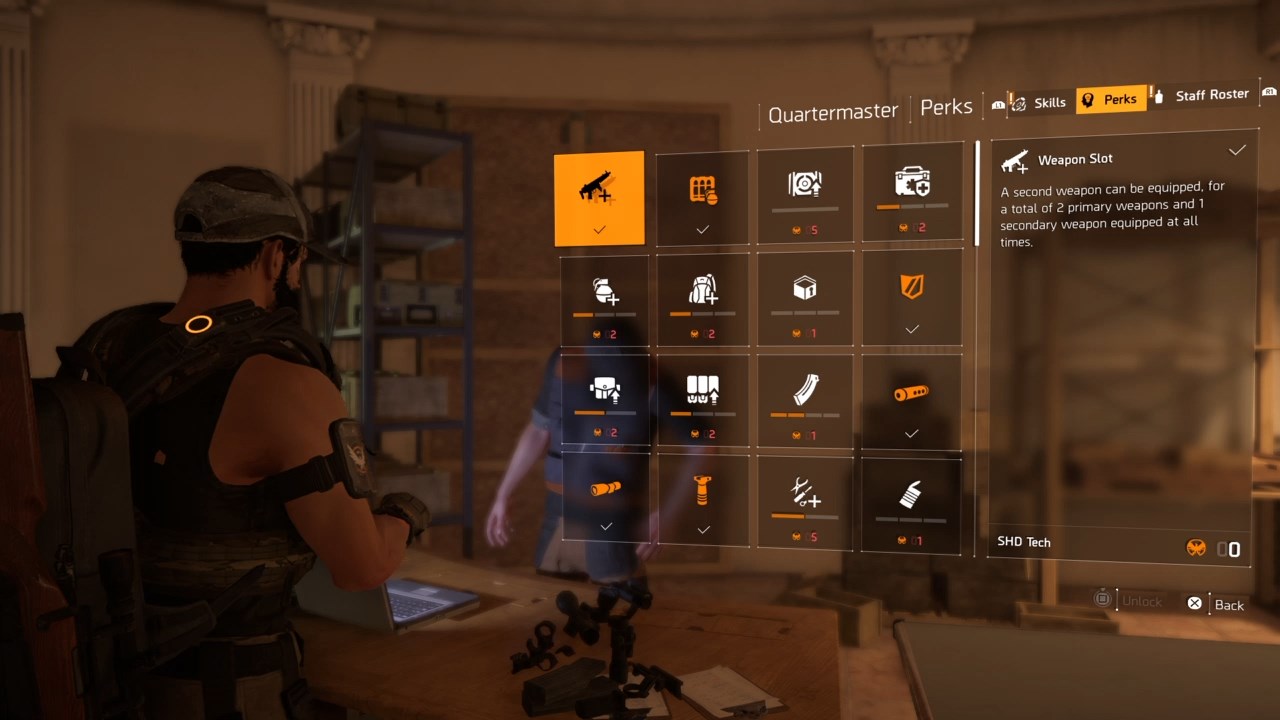Choose the orange grid perk tile

pos(703,196)
